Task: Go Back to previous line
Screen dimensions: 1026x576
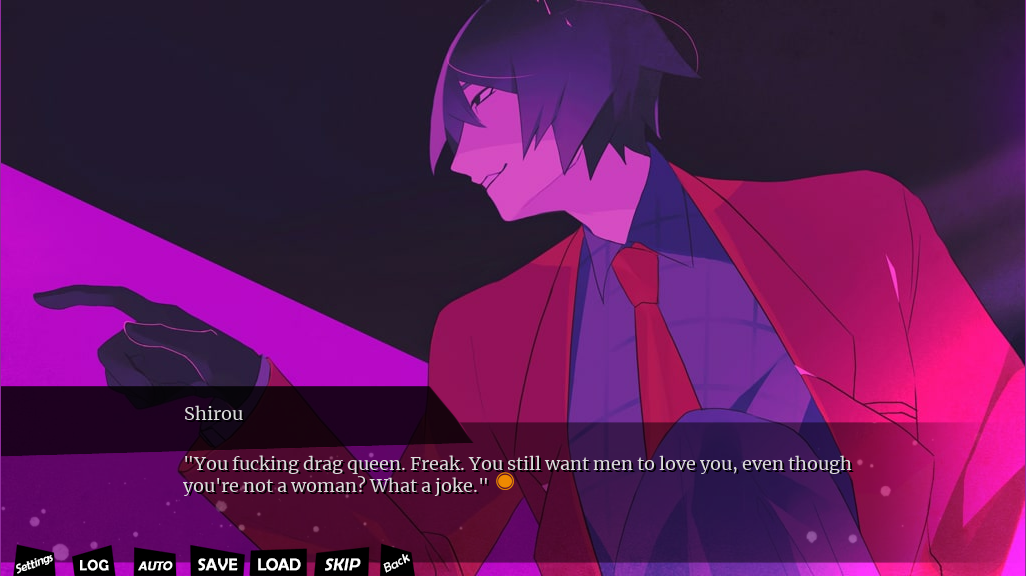Action: tap(396, 563)
